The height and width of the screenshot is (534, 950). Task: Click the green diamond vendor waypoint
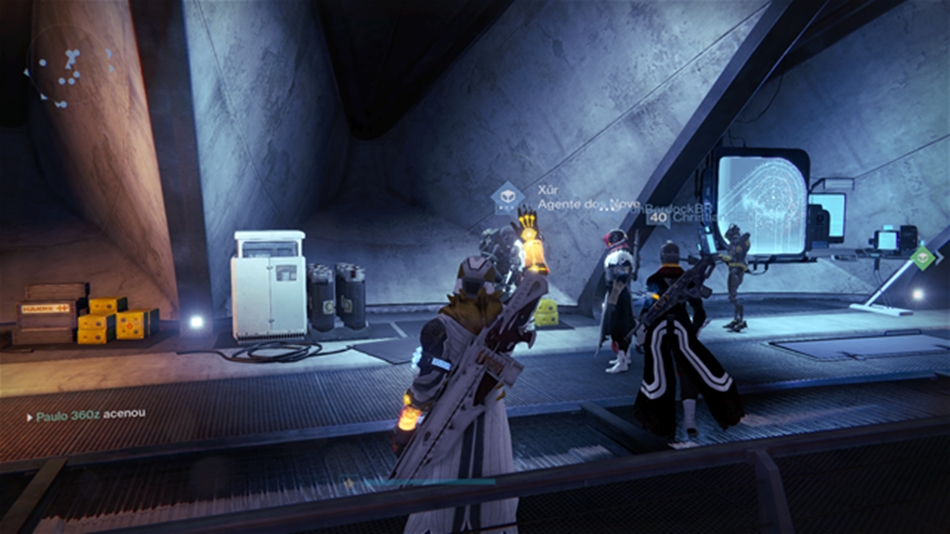[x=926, y=257]
